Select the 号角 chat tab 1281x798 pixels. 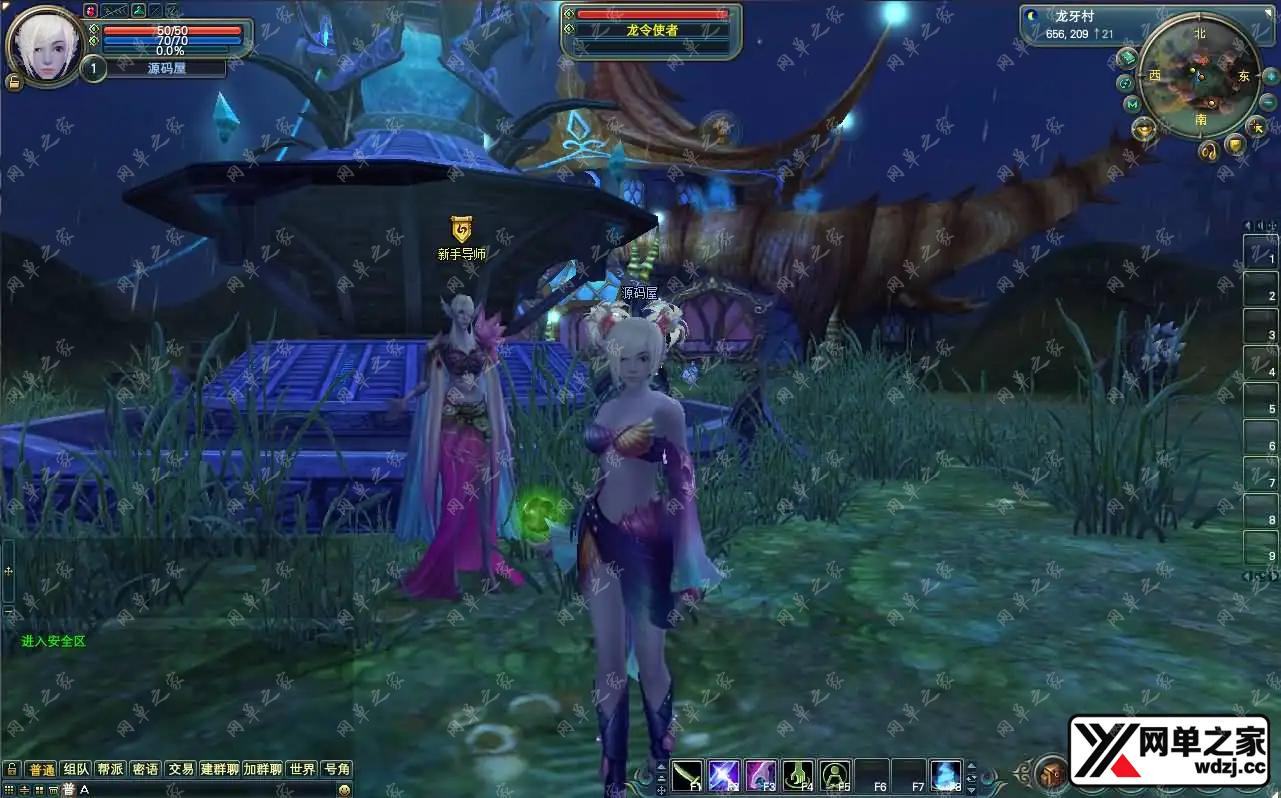(x=337, y=769)
